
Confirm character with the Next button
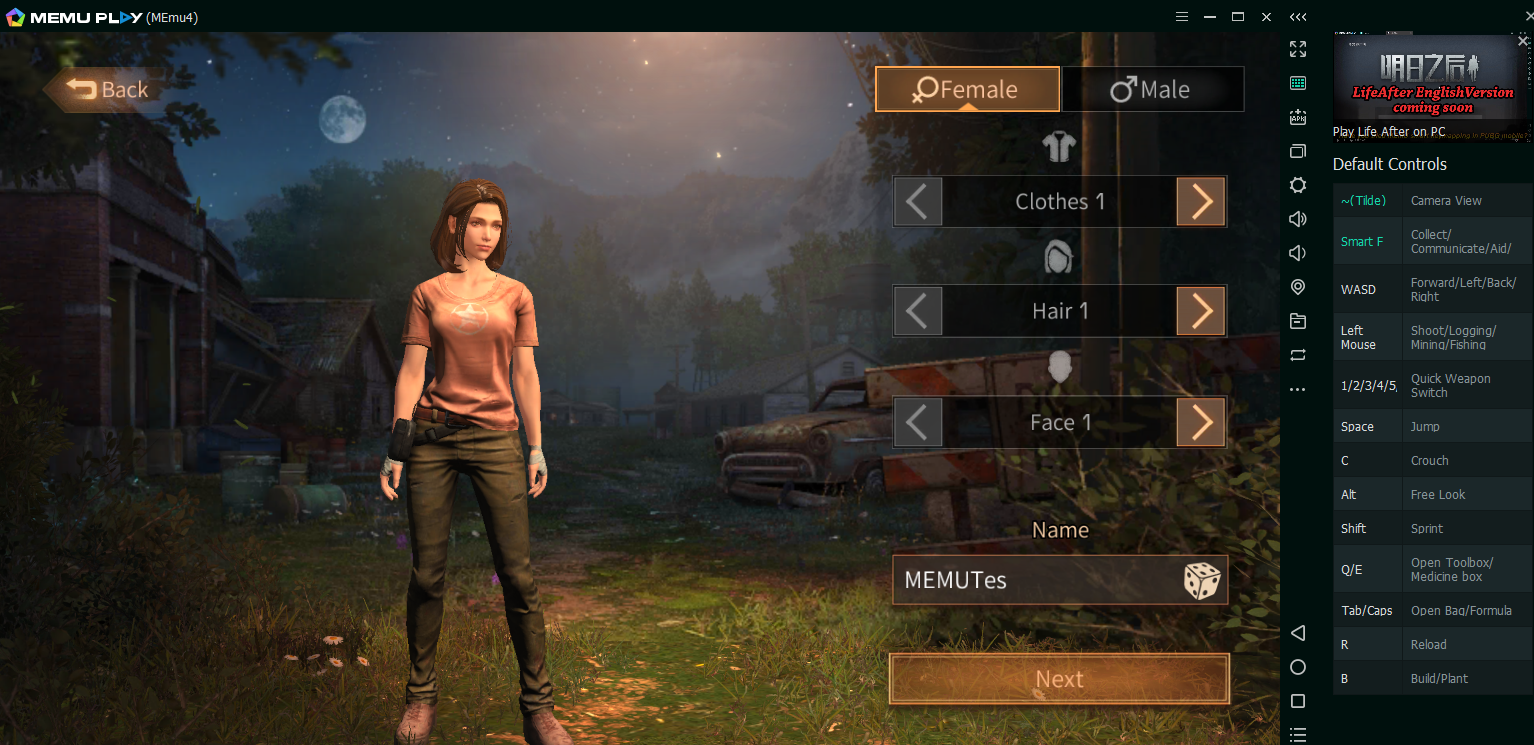tap(1059, 680)
